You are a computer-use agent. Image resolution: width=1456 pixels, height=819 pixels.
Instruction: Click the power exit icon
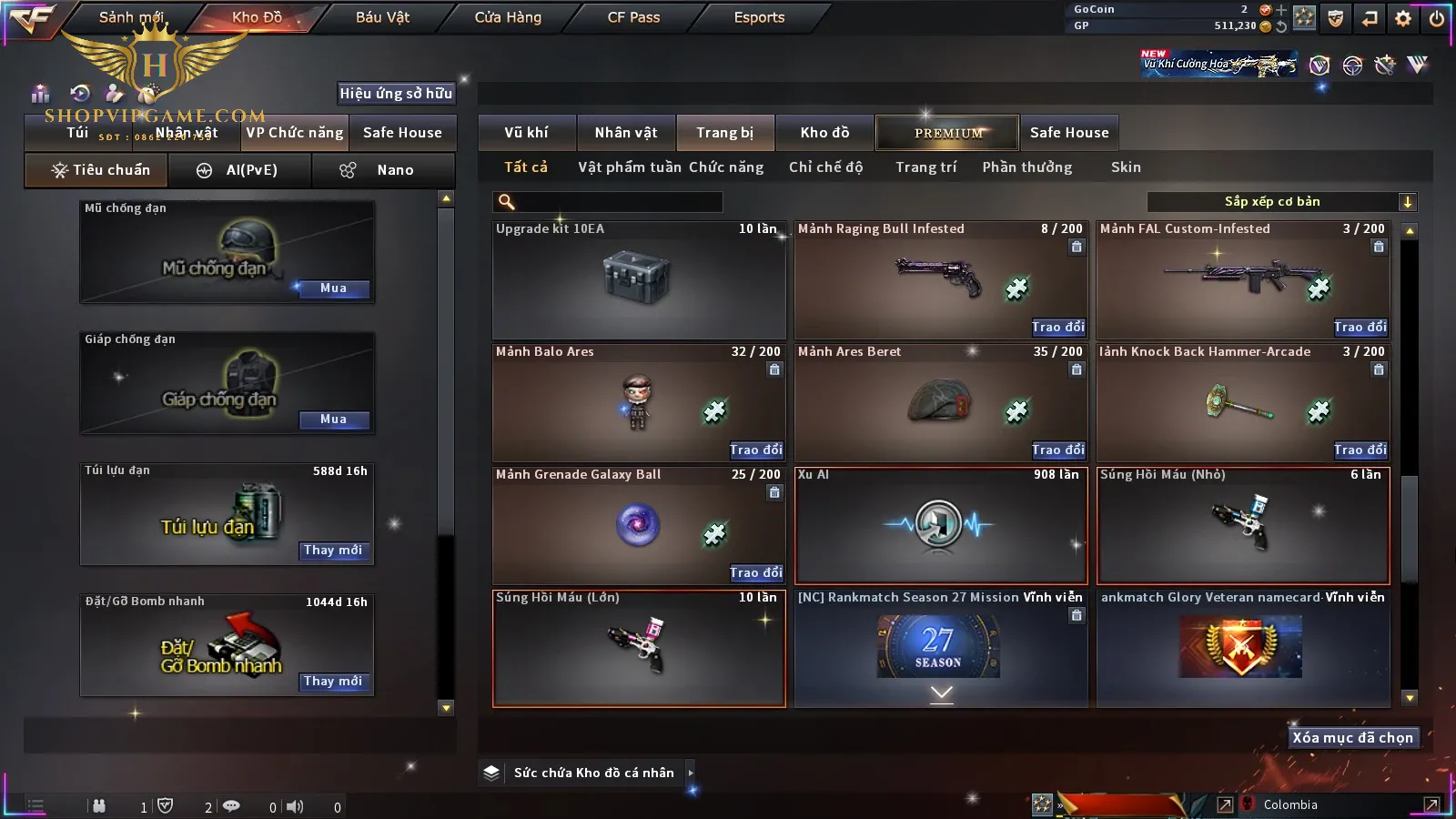coord(1436,18)
